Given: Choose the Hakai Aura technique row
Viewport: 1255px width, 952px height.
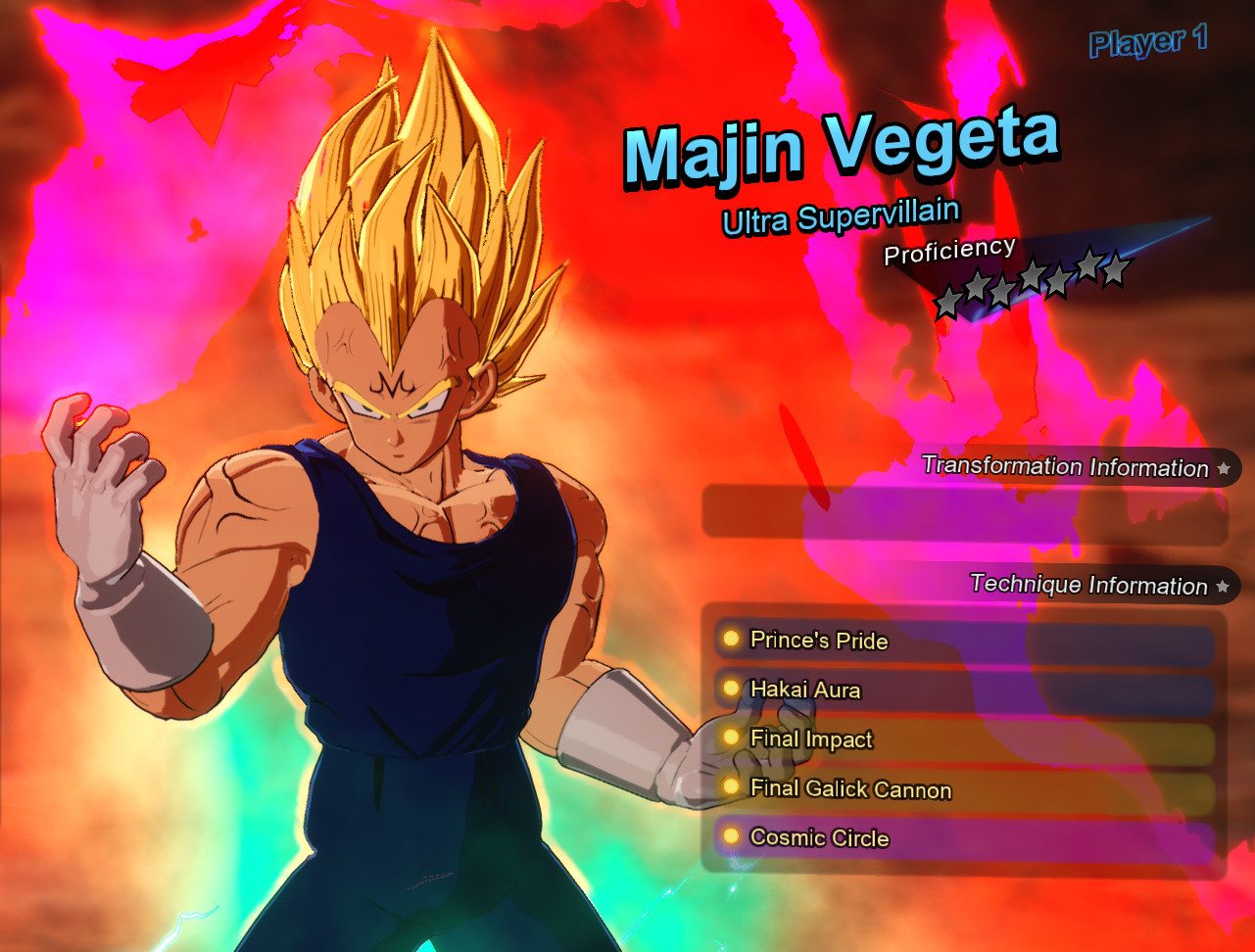Looking at the screenshot, I should 964,690.
